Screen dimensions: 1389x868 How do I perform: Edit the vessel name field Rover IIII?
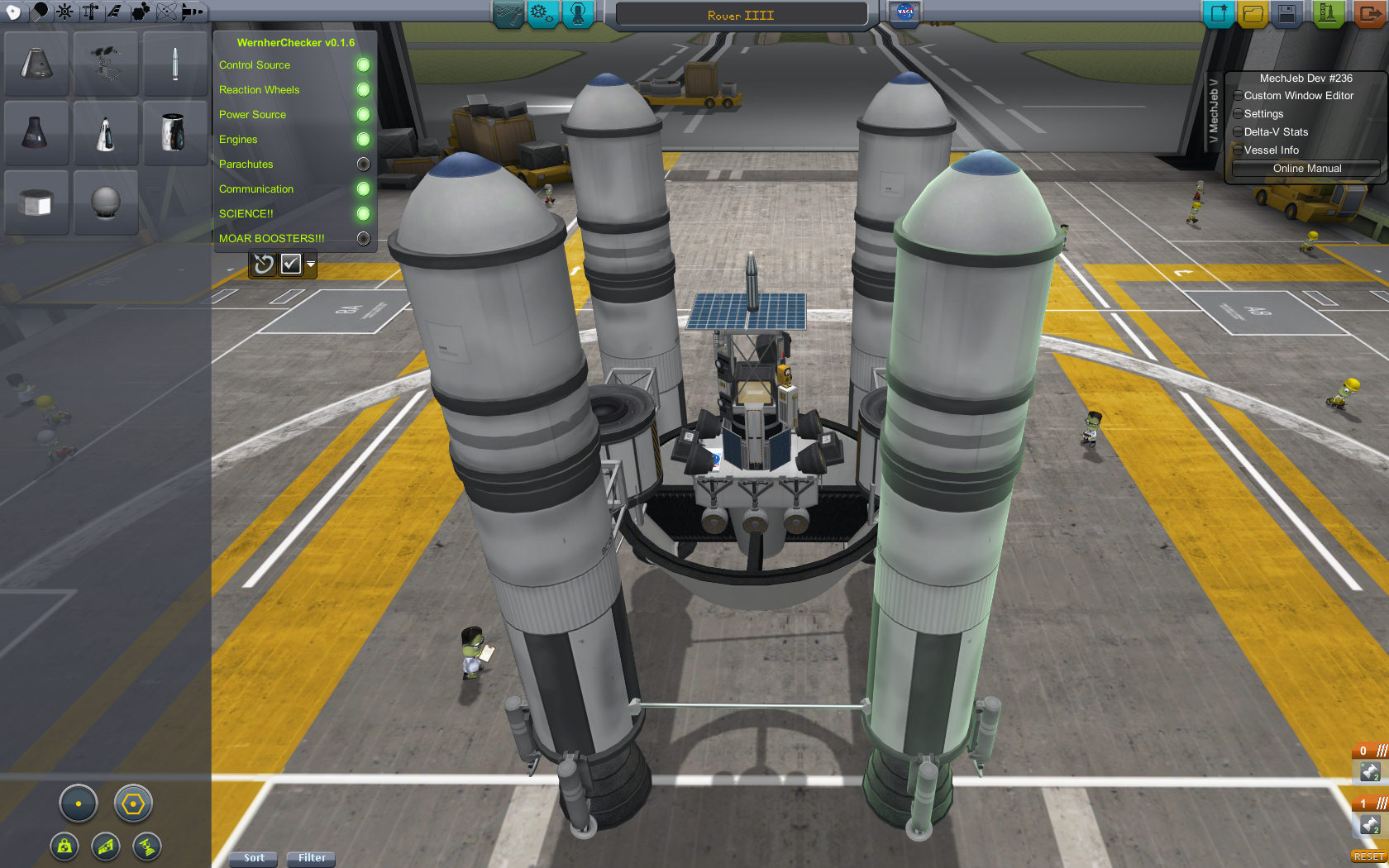pos(741,15)
